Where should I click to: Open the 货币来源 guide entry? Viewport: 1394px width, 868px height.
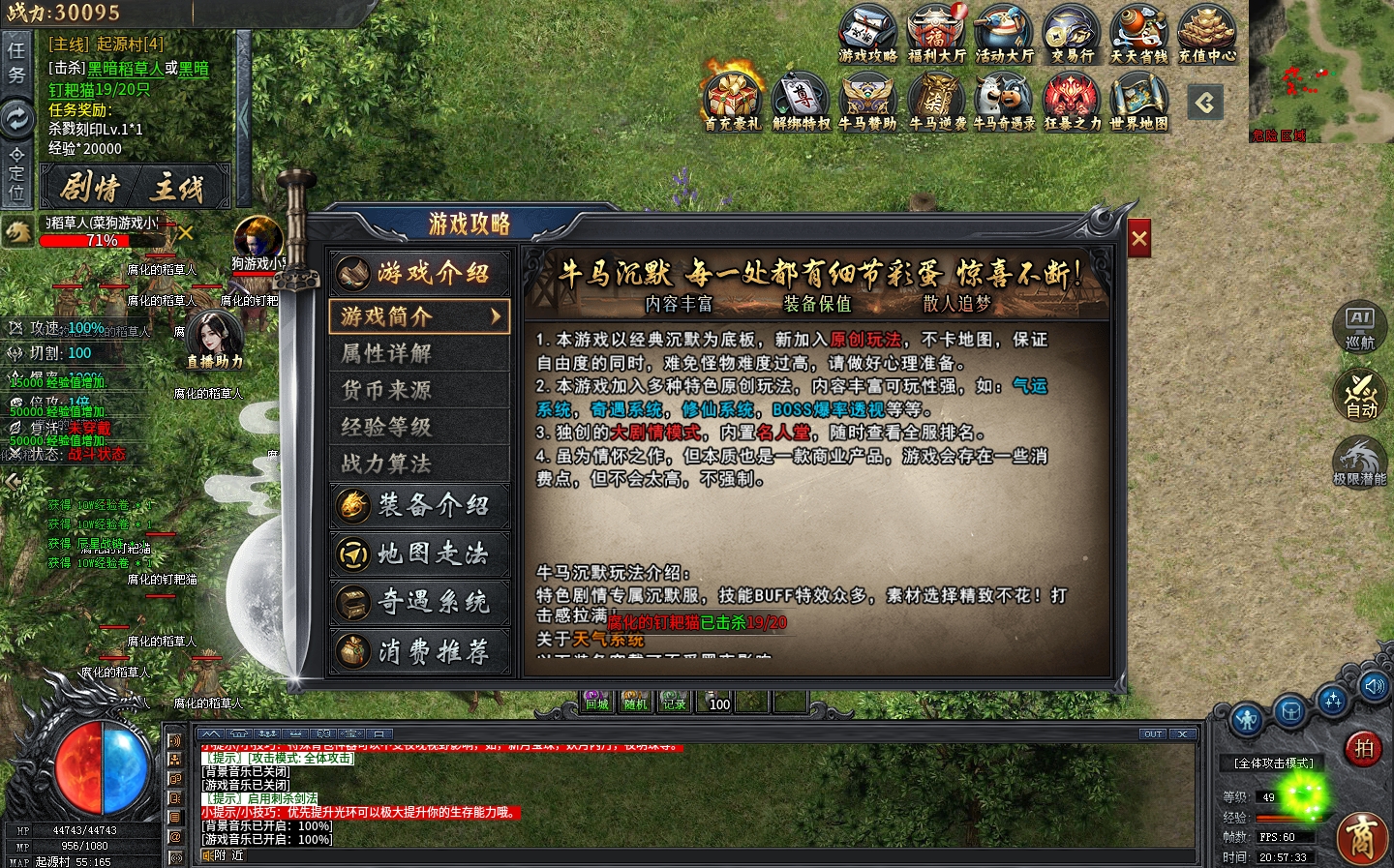click(x=419, y=390)
